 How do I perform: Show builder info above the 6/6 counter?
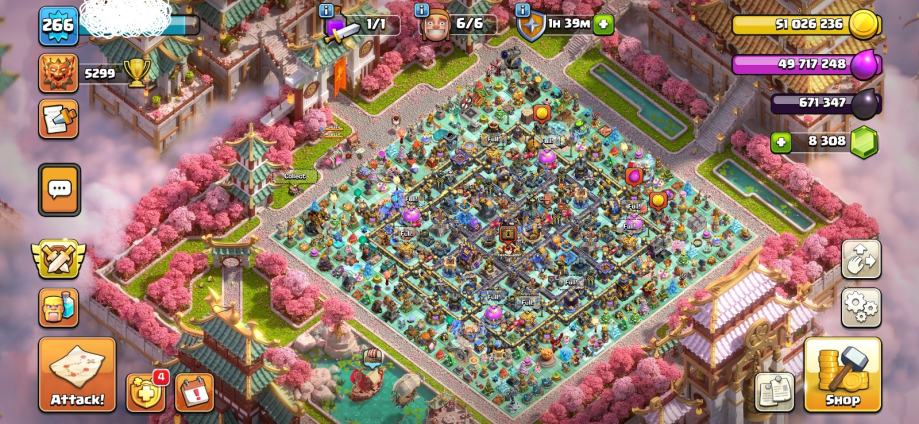423,11
